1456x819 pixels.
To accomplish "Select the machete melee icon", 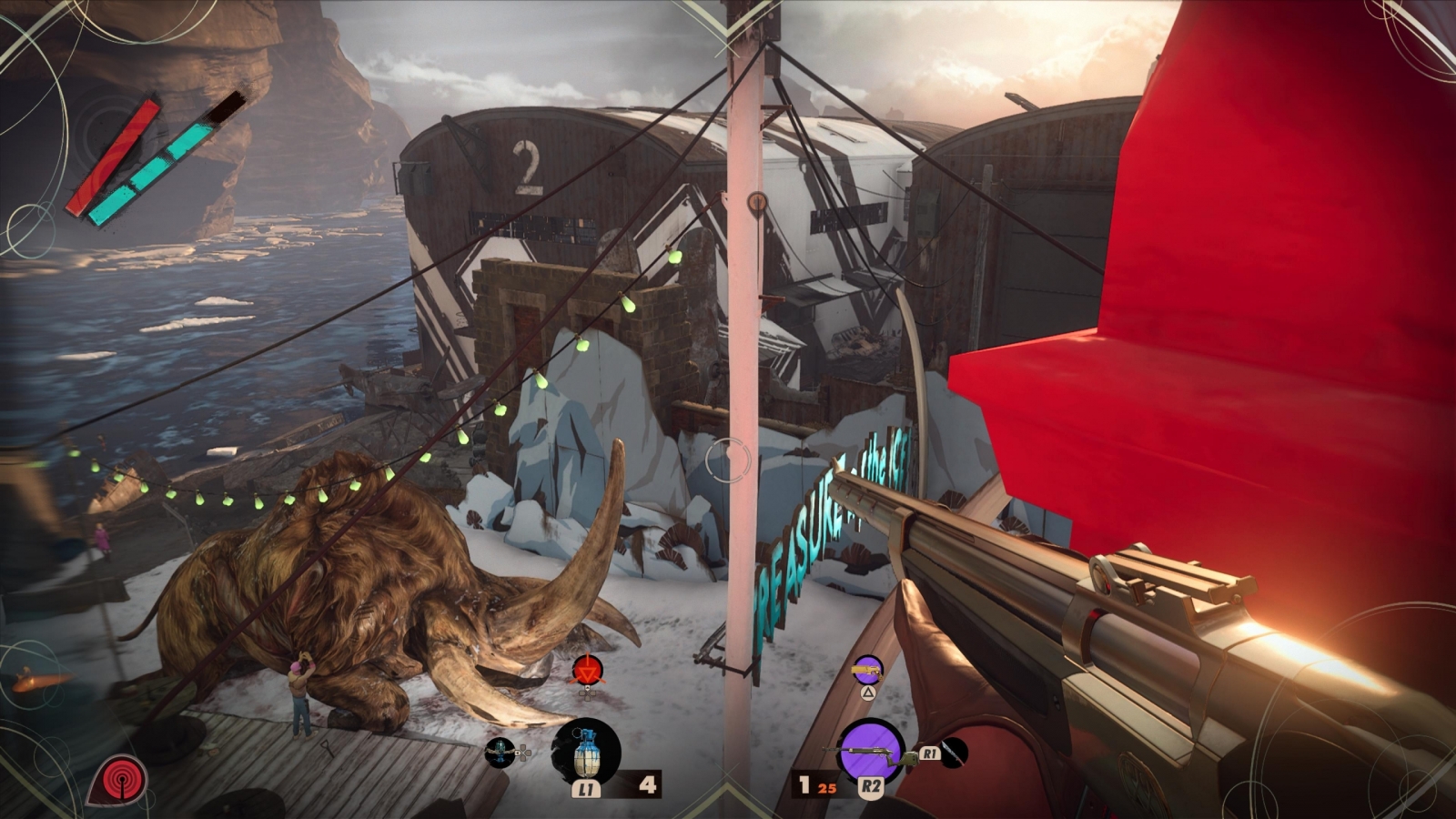I will click(953, 753).
